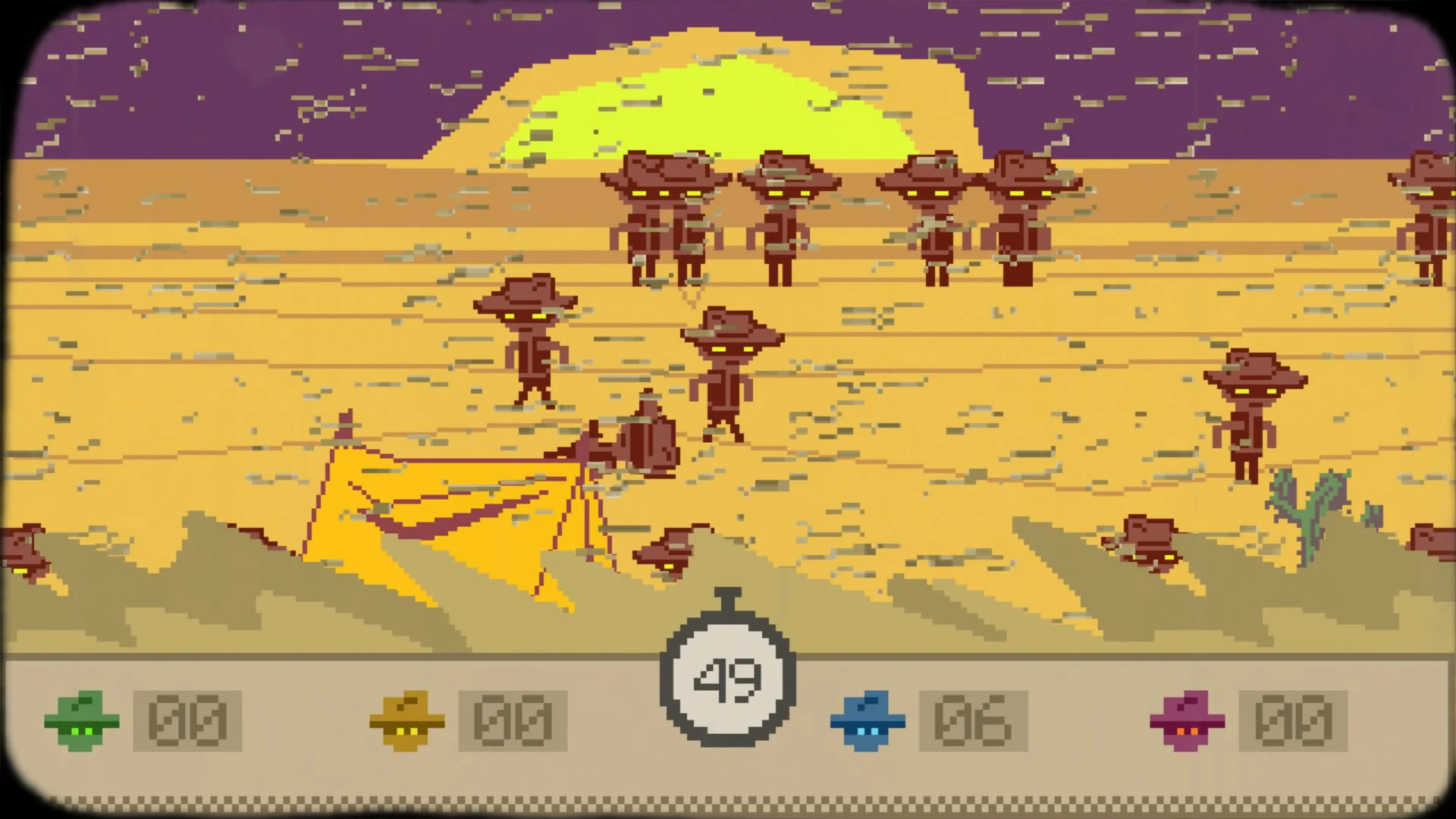Click the green hat score counter showing 00
Viewport: 1456px width, 819px height.
pyautogui.click(x=188, y=721)
